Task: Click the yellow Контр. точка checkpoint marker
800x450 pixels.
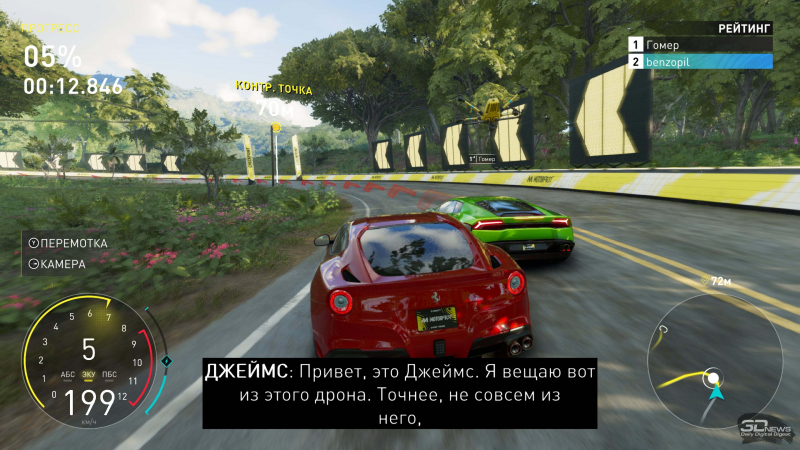Action: tap(275, 125)
